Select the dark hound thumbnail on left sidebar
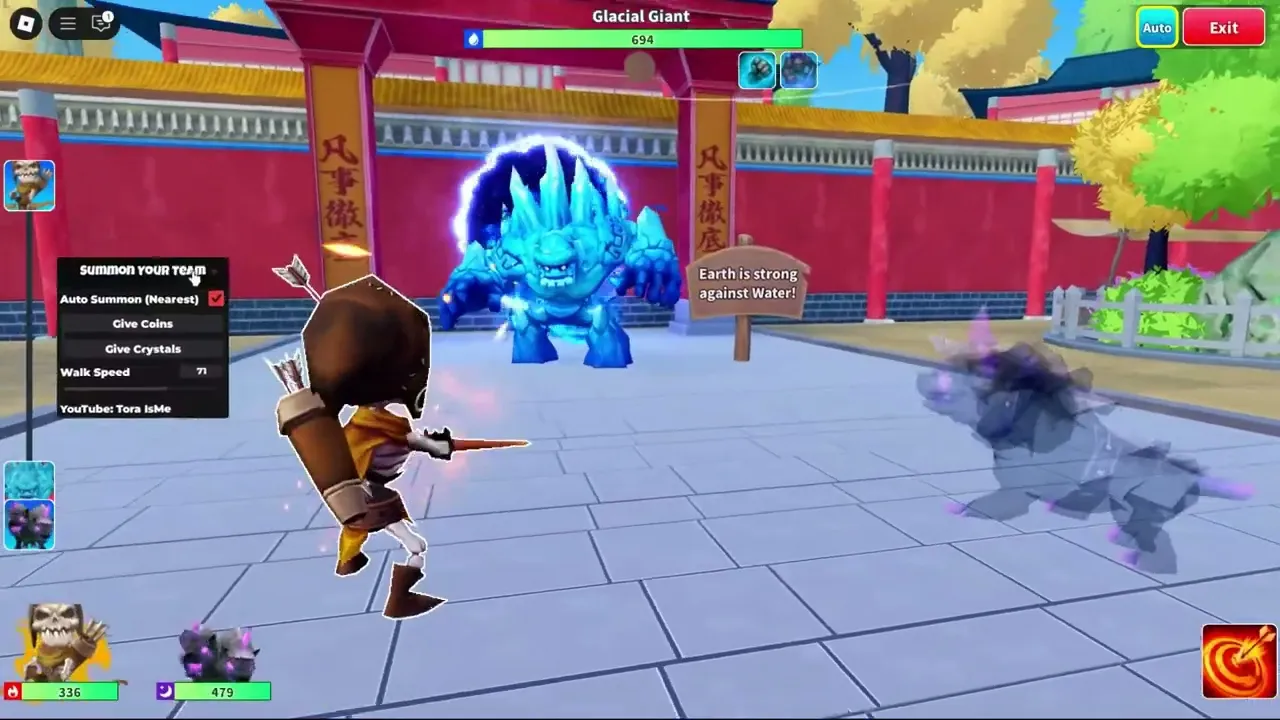The width and height of the screenshot is (1280, 720). click(29, 527)
